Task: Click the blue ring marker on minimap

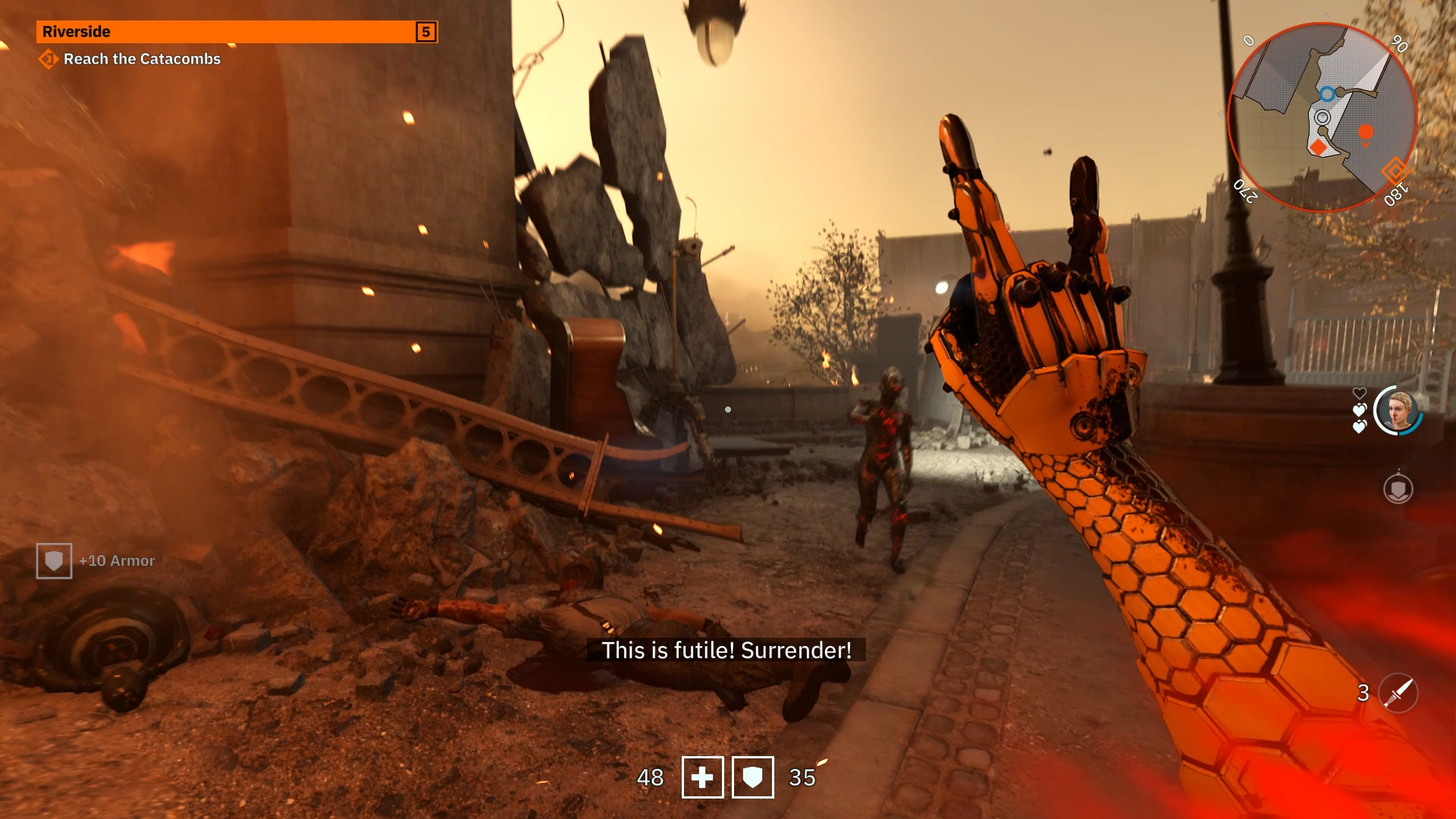Action: 1327,95
